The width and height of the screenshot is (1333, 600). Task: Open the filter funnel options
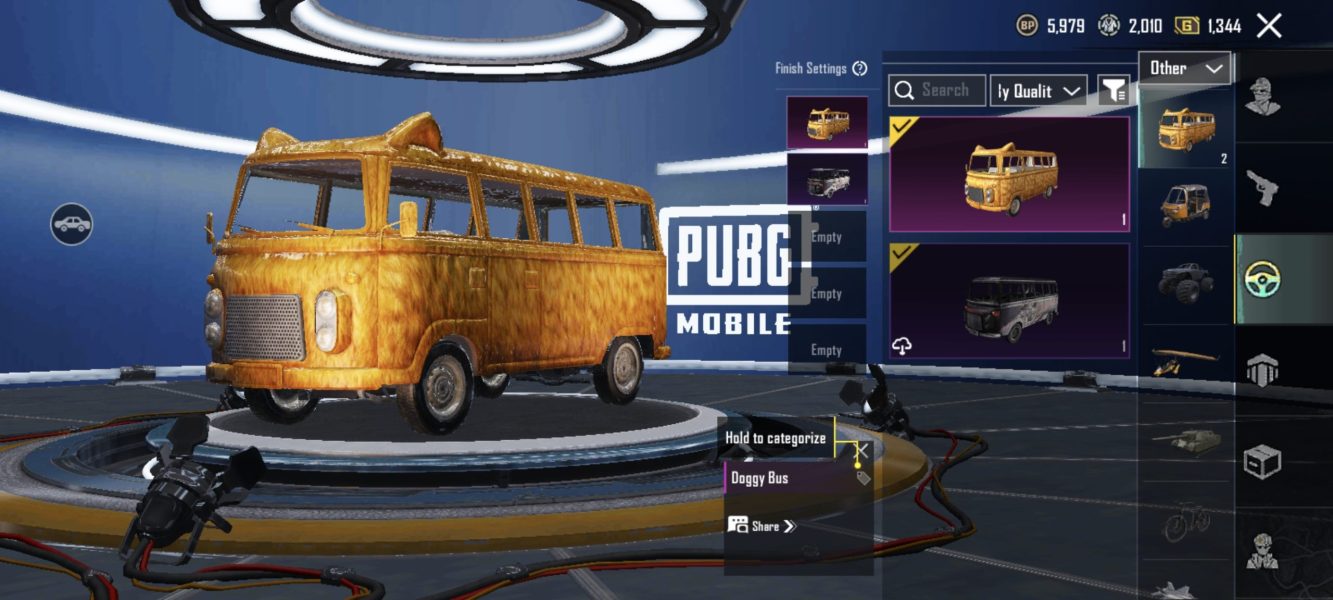click(x=1113, y=91)
